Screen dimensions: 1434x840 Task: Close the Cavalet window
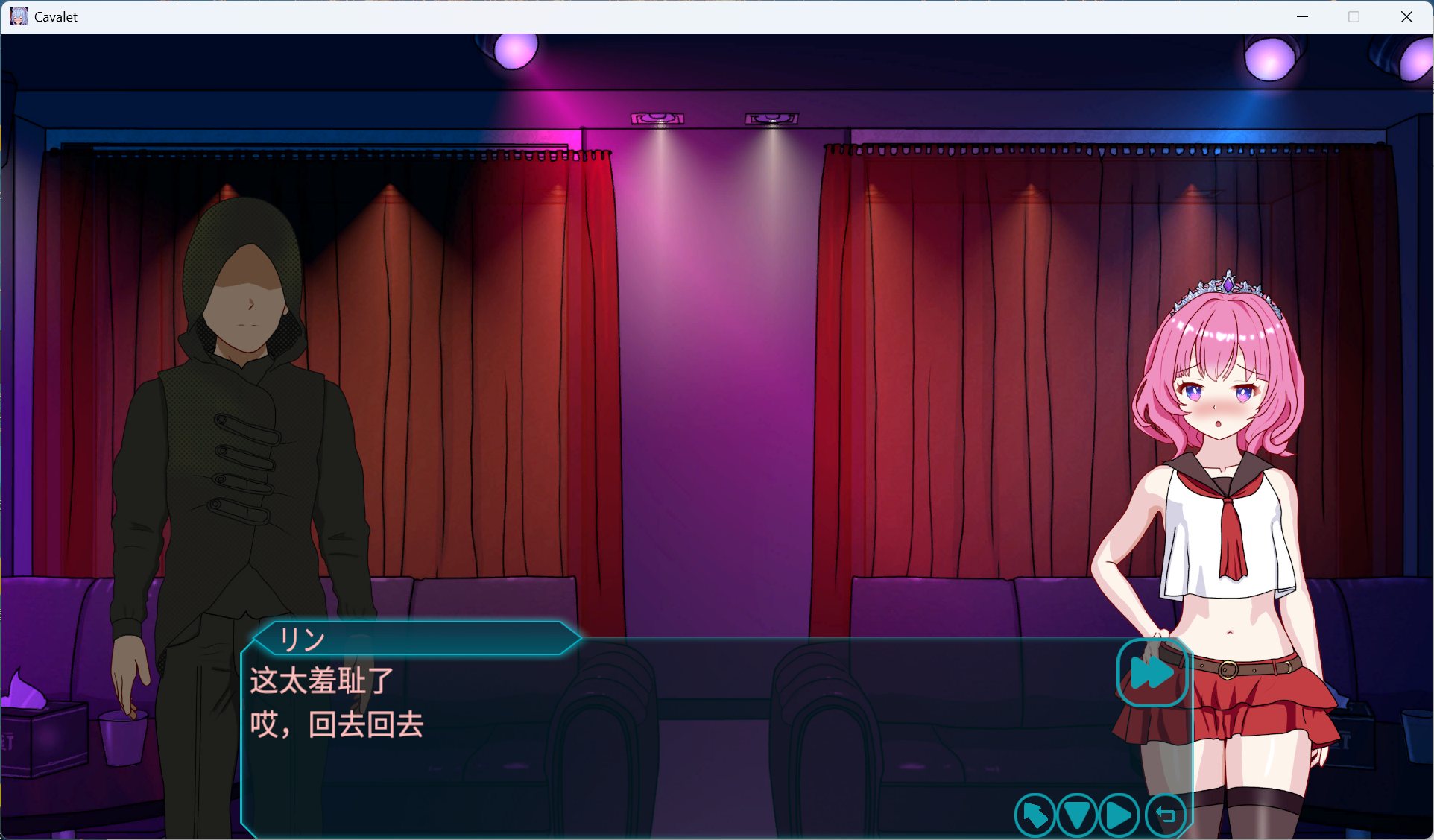pos(1406,16)
